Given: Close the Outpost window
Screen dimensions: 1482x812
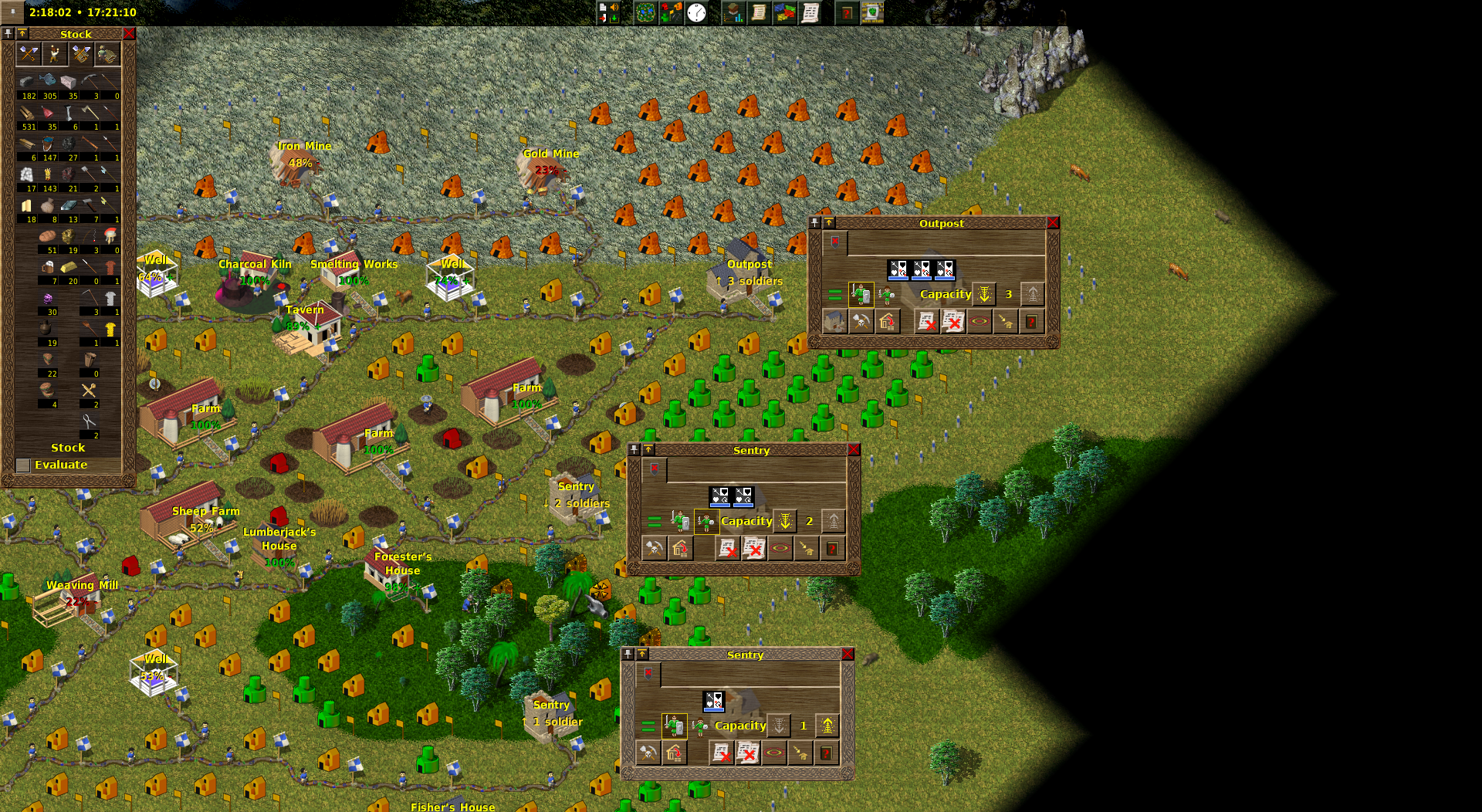Looking at the screenshot, I should [x=1053, y=223].
